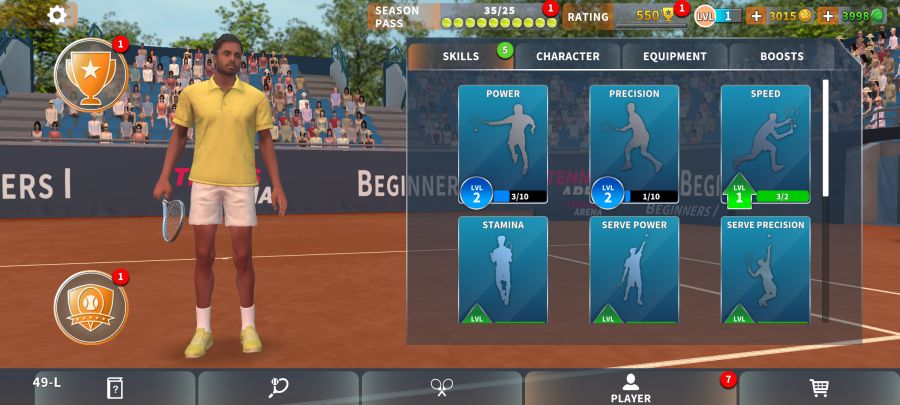Open the crossed rackets match section
The image size is (900, 405).
pyautogui.click(x=442, y=388)
